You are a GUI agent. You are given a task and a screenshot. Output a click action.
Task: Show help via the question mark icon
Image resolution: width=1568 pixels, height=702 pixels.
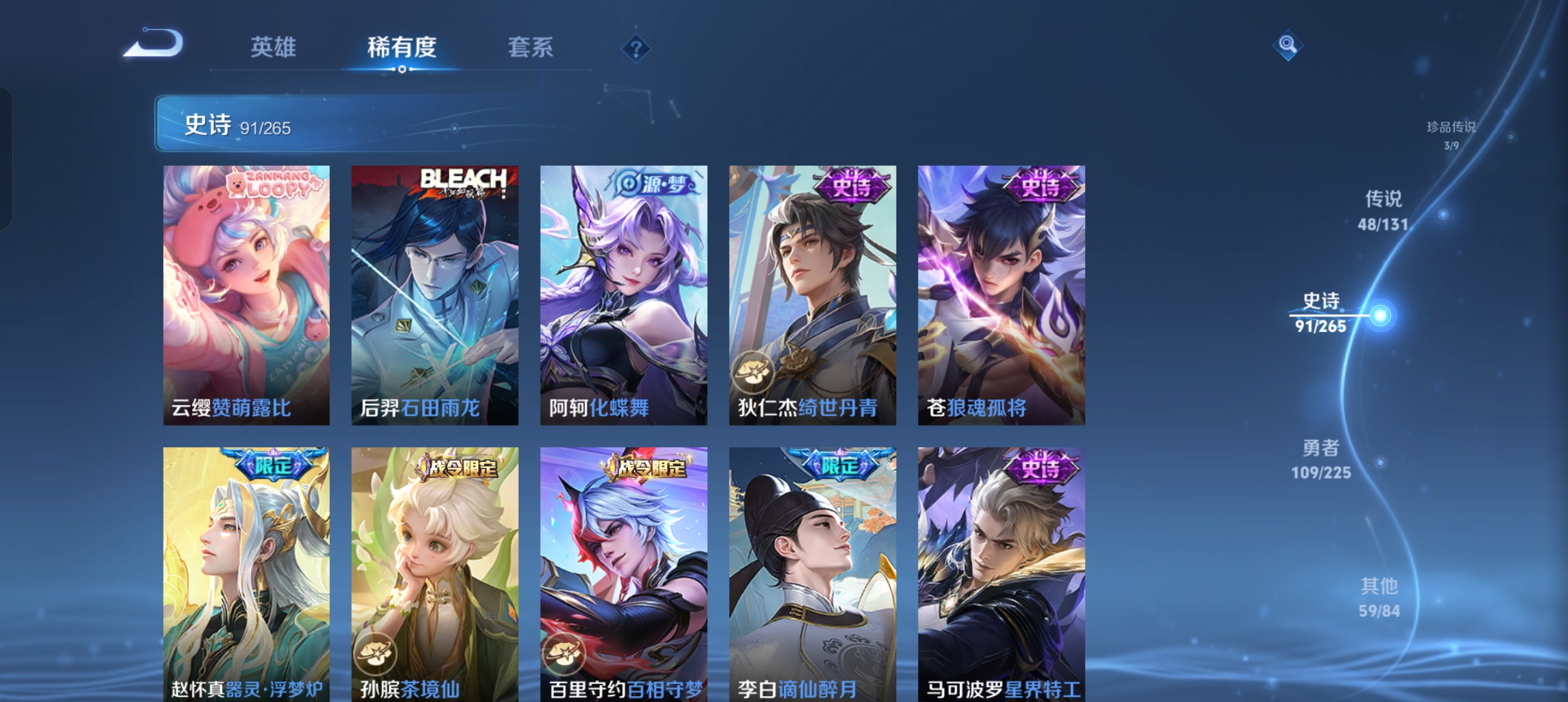(x=636, y=49)
